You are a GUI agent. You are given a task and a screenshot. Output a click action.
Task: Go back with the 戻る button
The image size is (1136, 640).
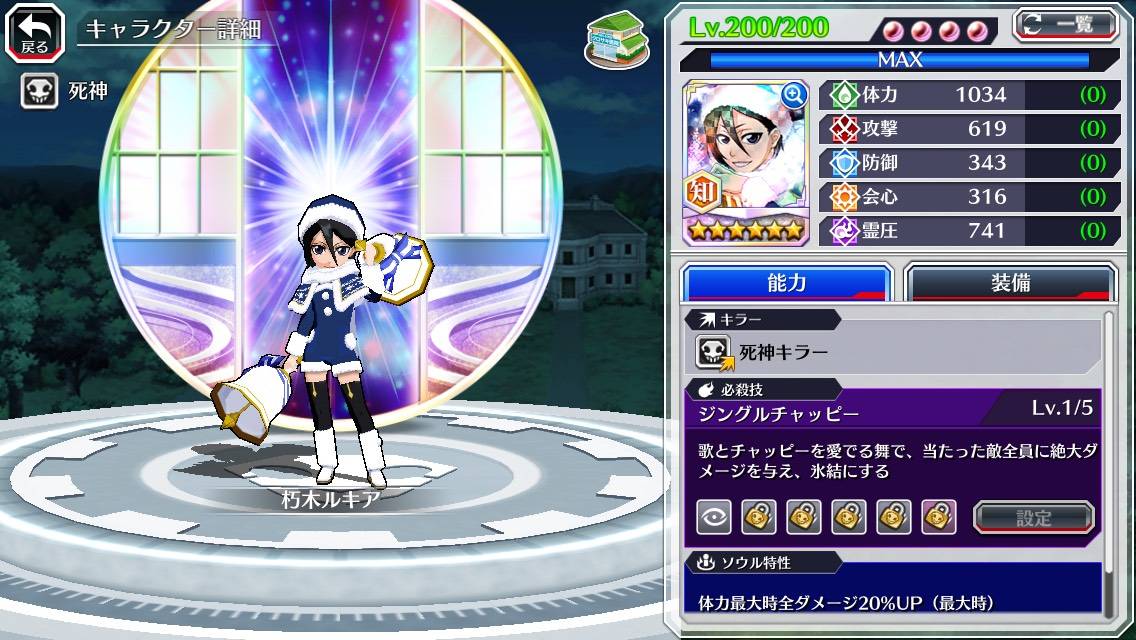click(34, 31)
